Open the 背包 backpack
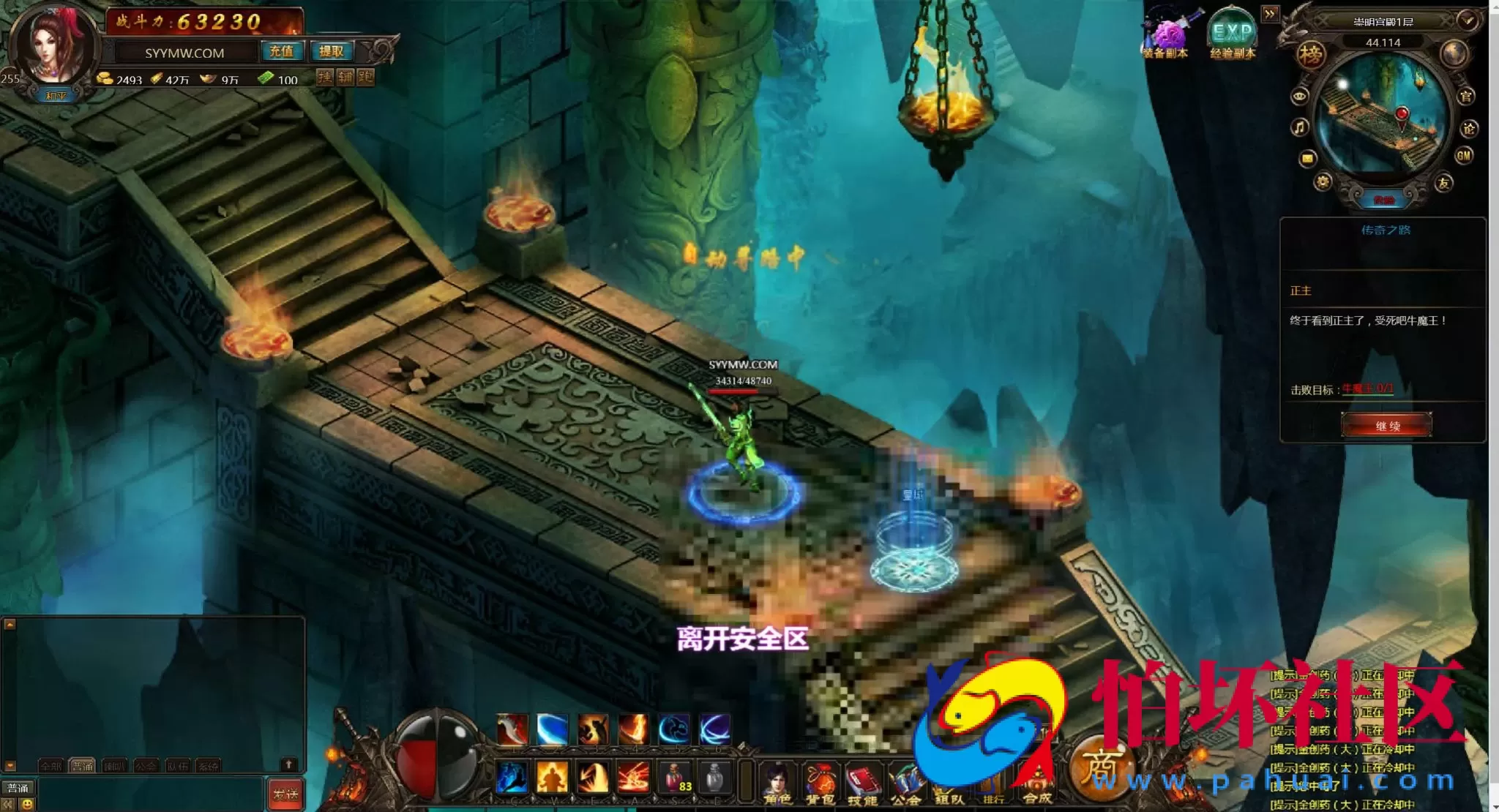Viewport: 1499px width, 812px height. click(x=820, y=784)
